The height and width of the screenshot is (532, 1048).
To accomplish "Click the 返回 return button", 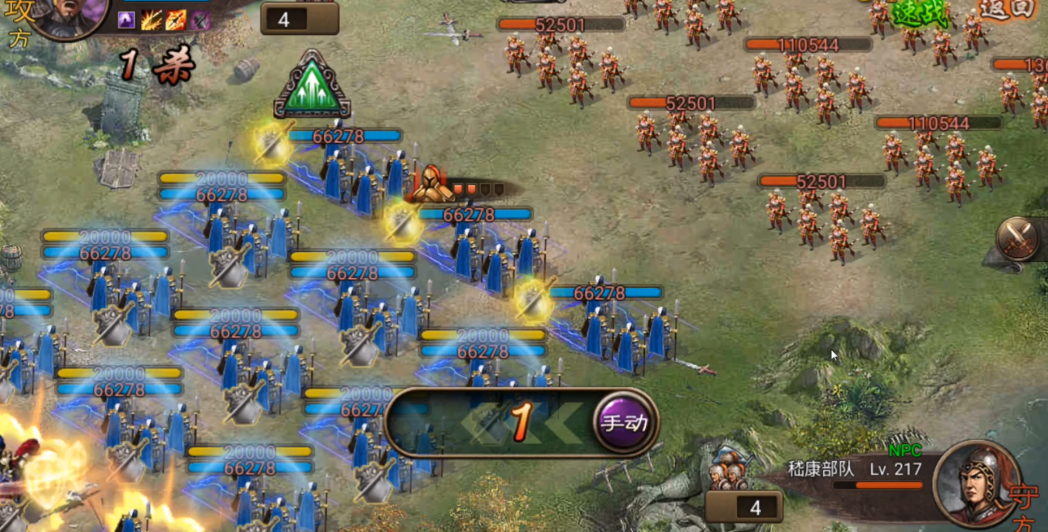I will [1005, 8].
